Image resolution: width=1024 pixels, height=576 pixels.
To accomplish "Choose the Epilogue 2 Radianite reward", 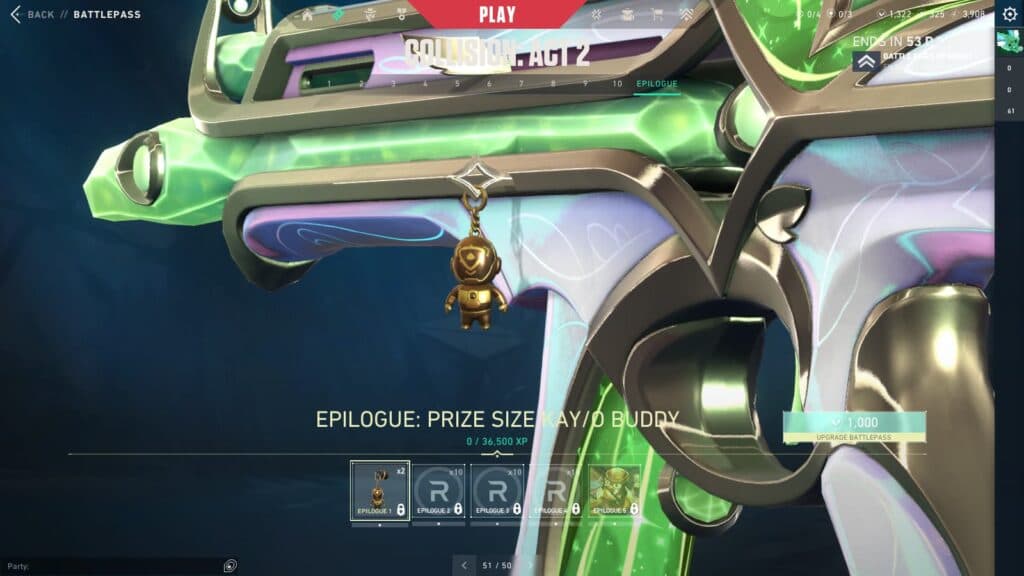I will pos(438,490).
